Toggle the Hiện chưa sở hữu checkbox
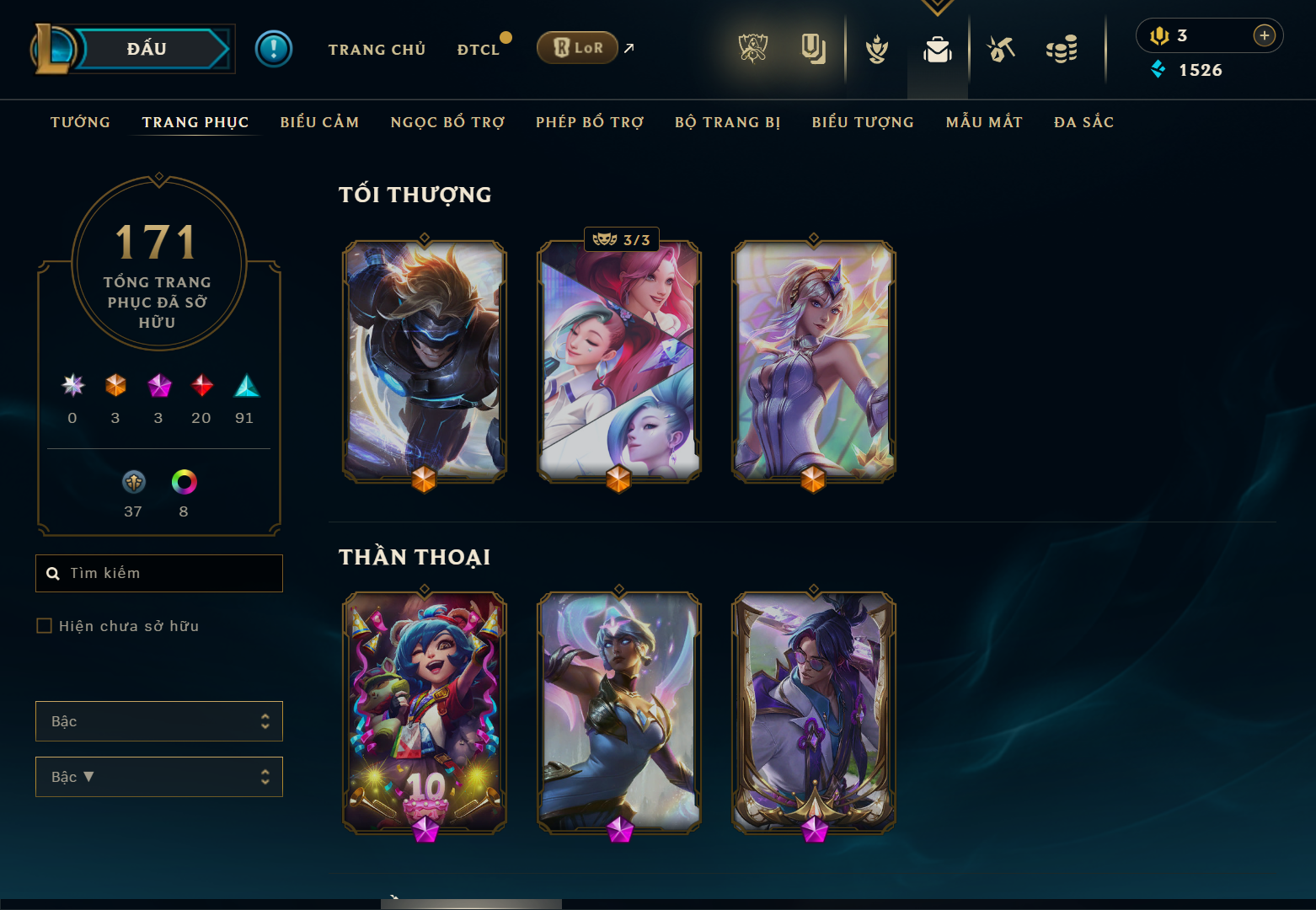 [x=45, y=626]
